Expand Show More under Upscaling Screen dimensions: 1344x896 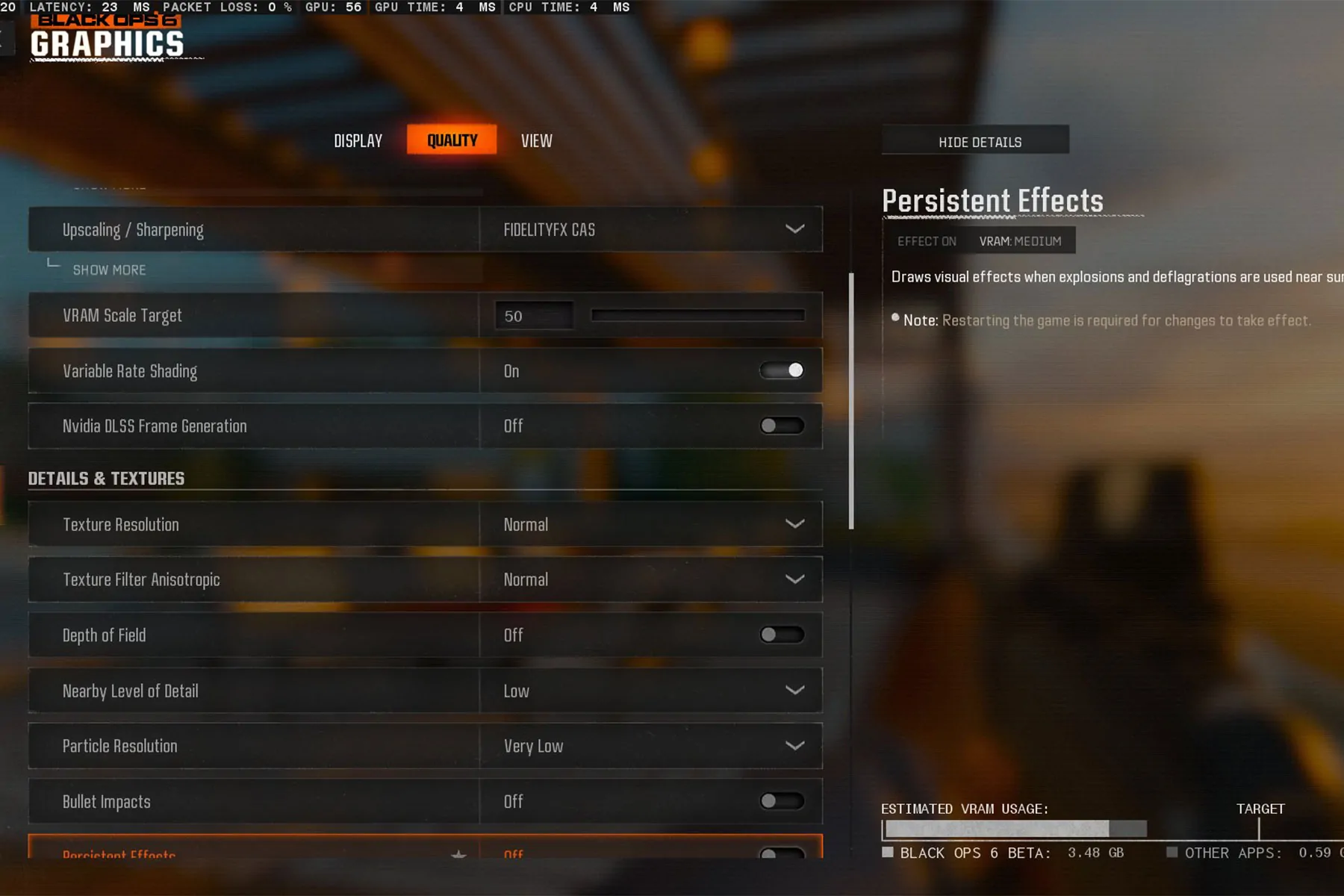point(109,270)
